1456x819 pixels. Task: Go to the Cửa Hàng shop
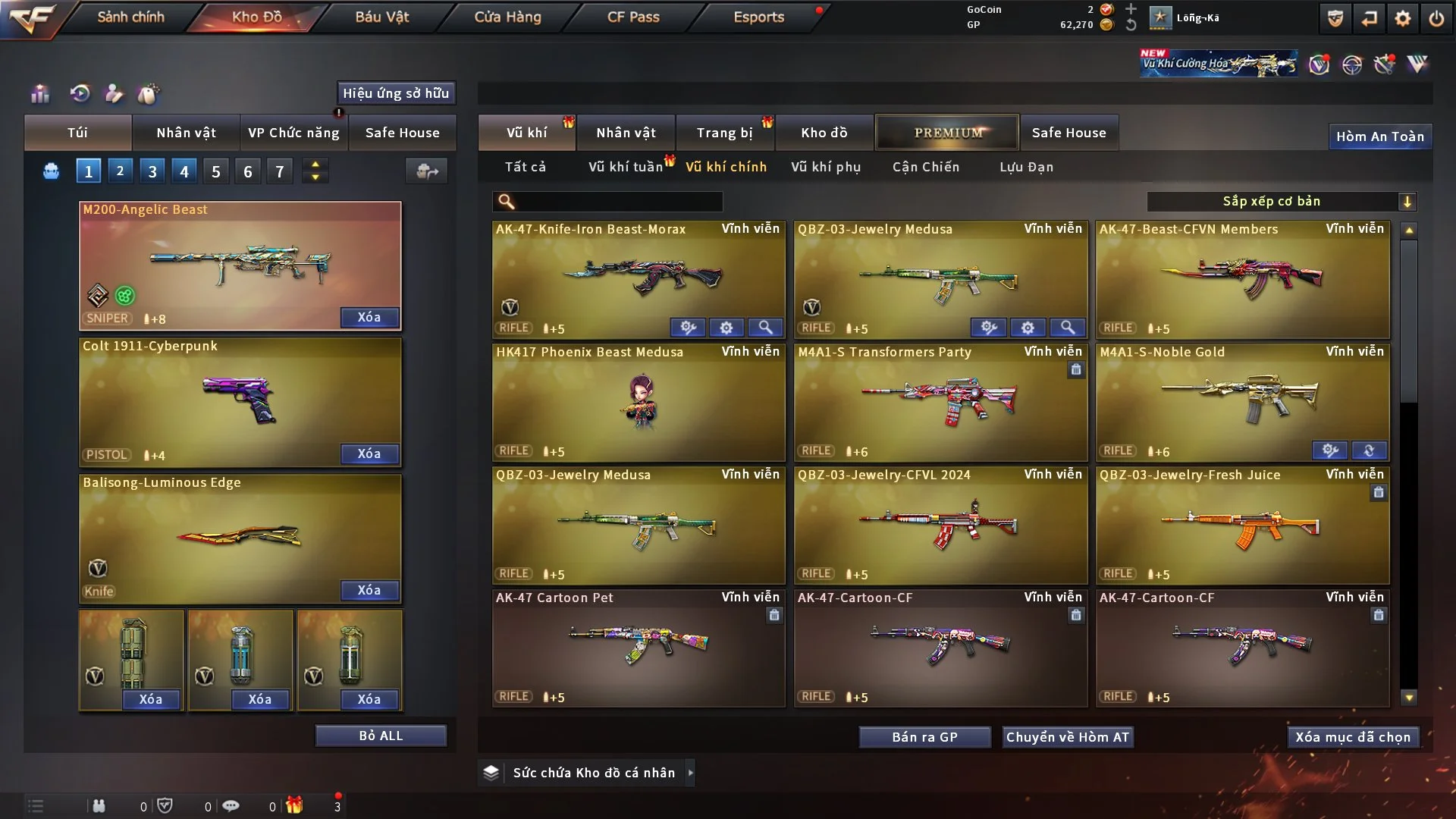pos(507,17)
